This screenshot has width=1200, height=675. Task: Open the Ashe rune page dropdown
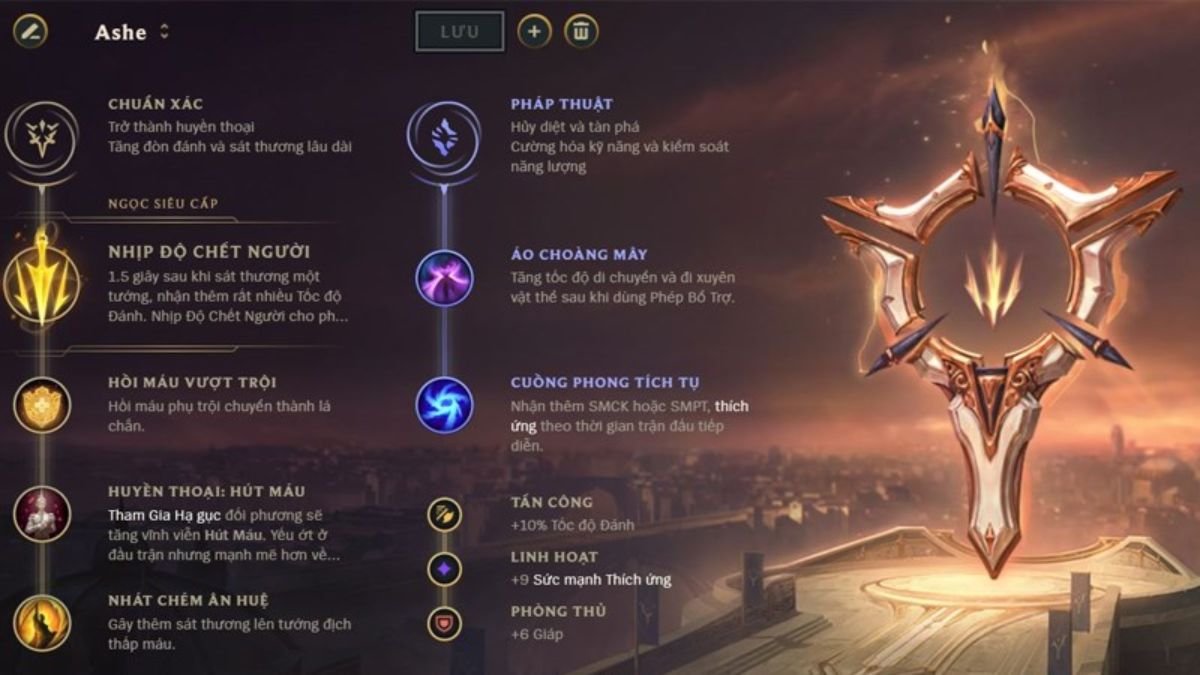[x=164, y=32]
